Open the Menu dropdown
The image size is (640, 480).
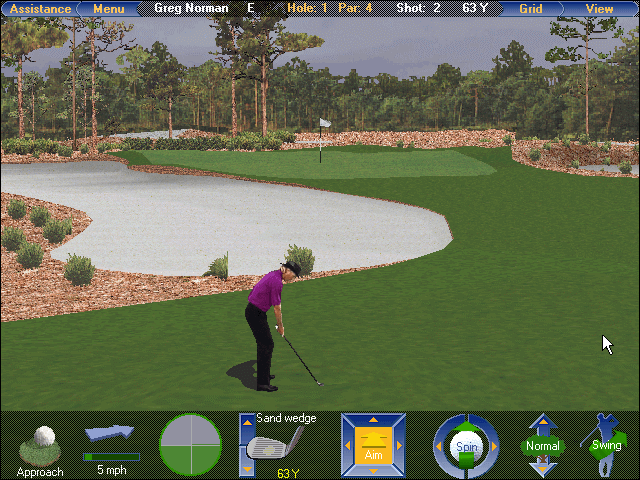[x=109, y=9]
